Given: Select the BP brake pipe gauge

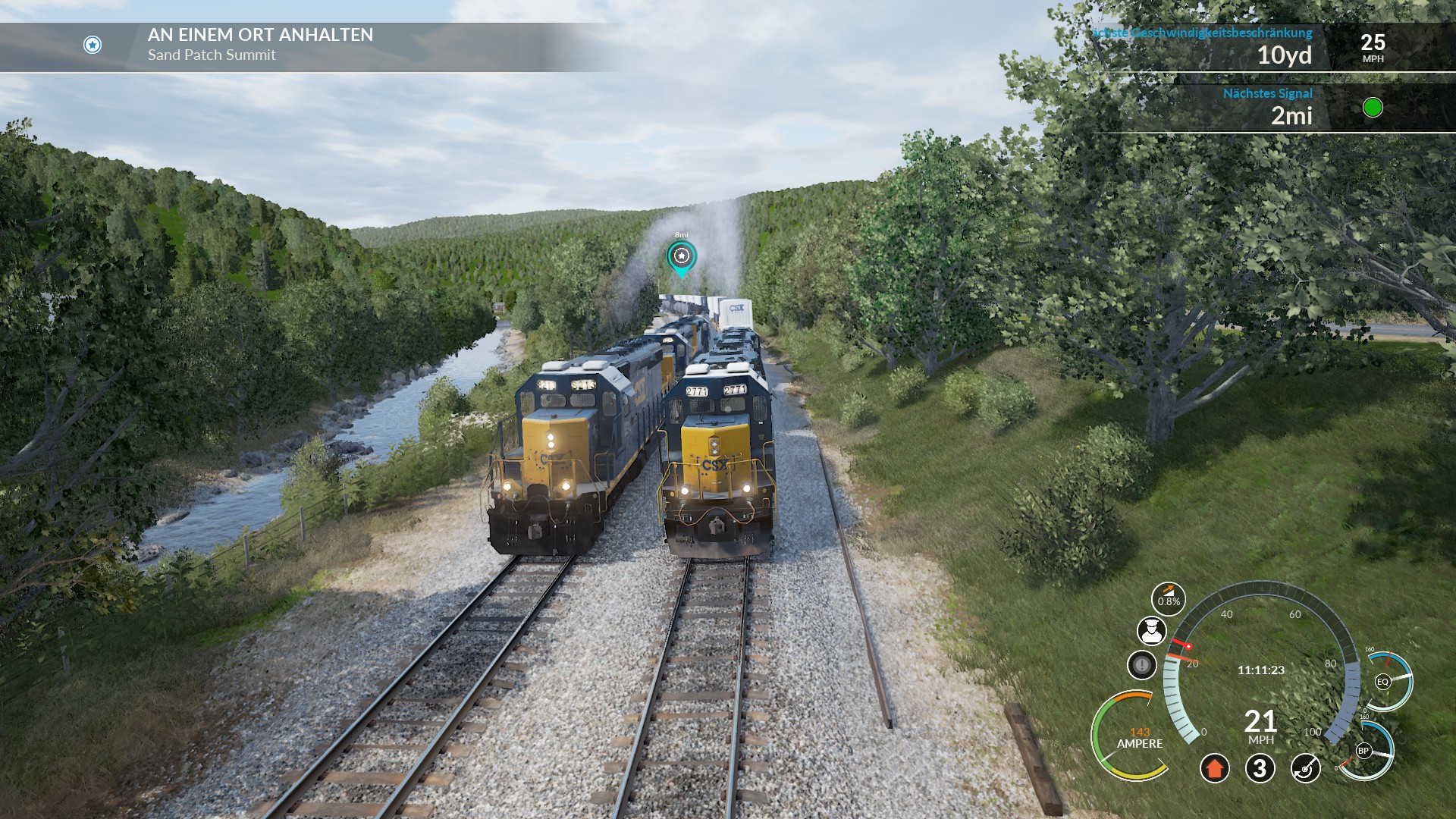Looking at the screenshot, I should [1363, 751].
